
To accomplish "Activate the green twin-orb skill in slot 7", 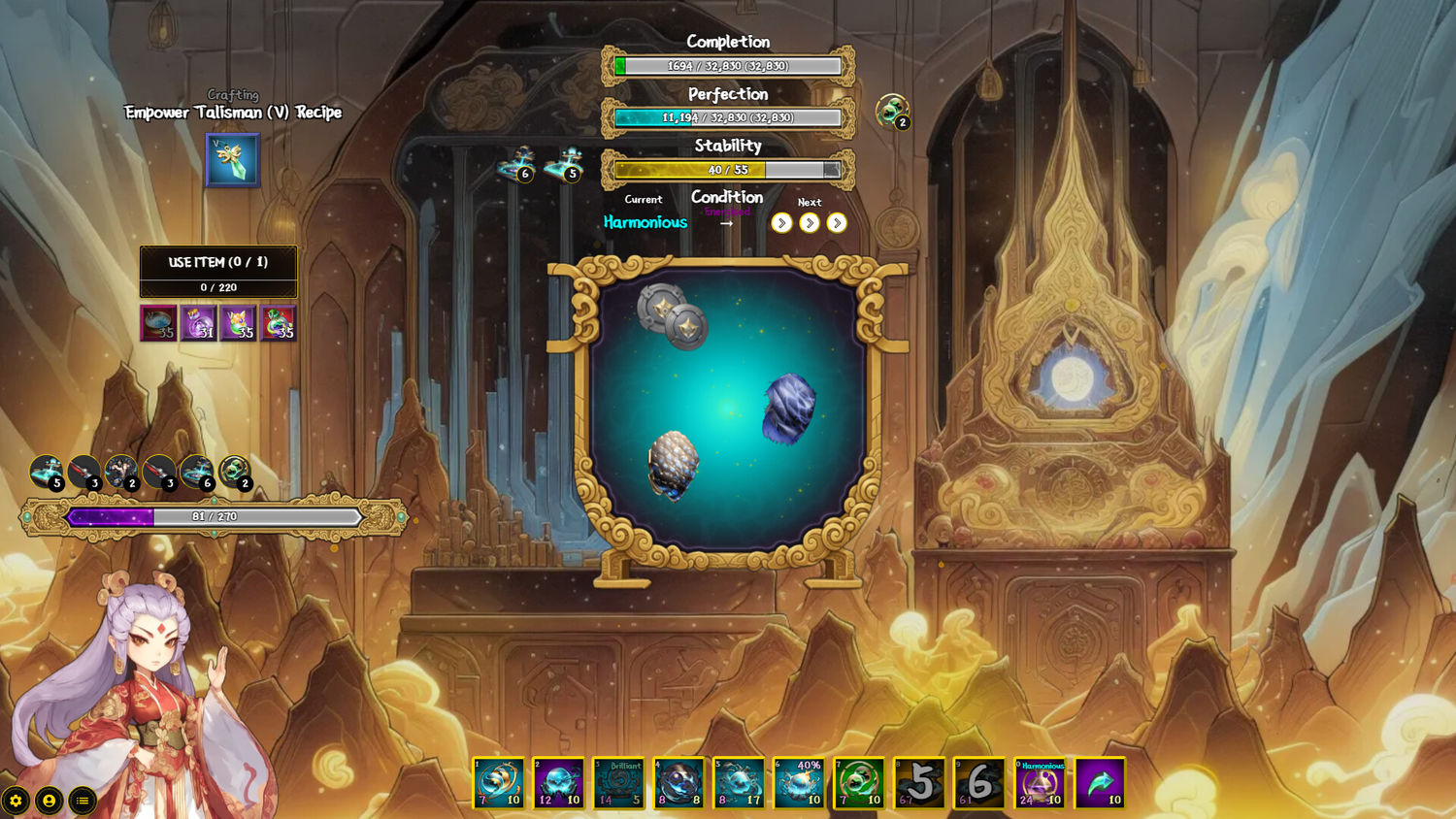I will pyautogui.click(x=860, y=783).
